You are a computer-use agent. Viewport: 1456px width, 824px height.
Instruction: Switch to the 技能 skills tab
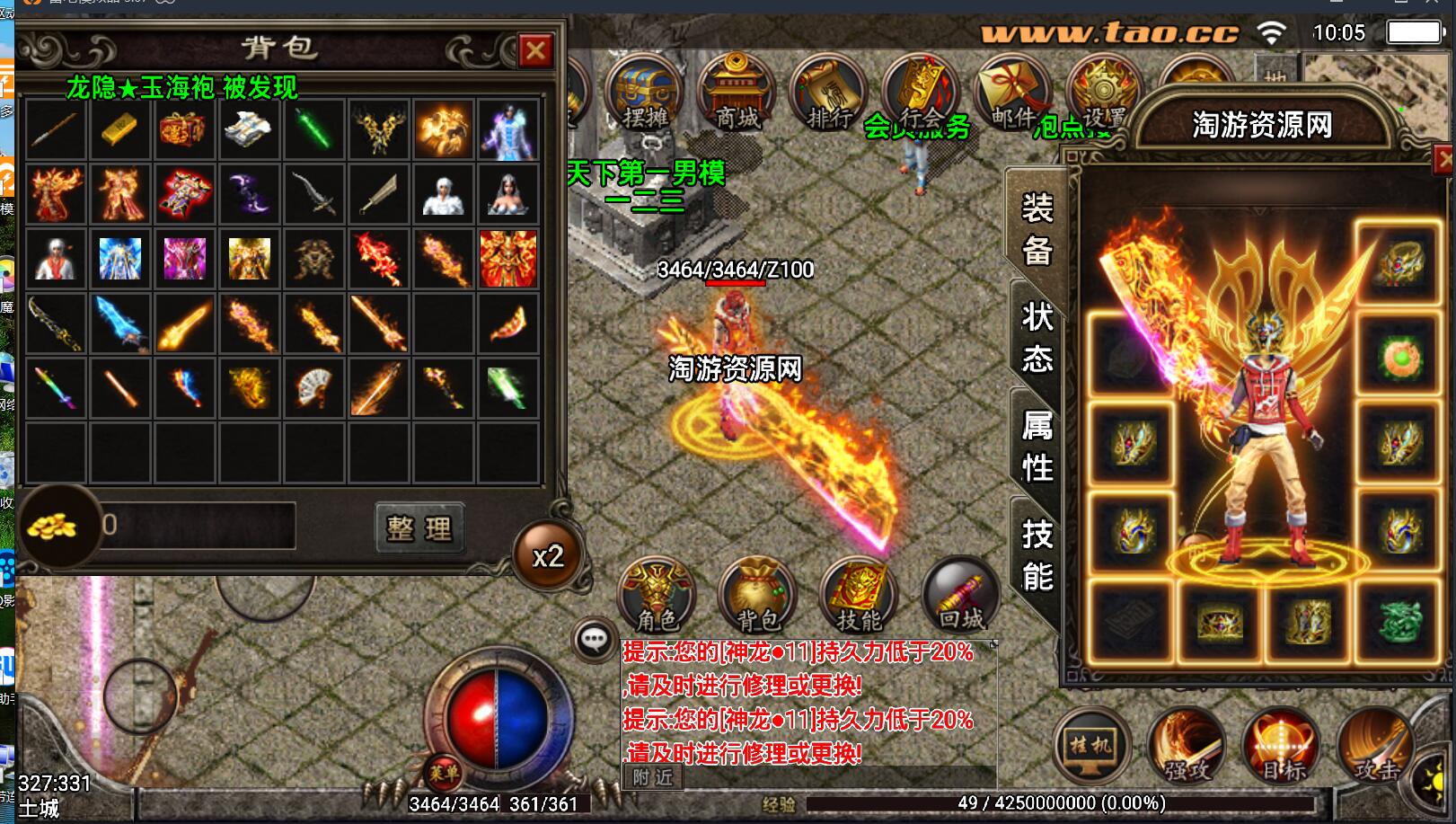[1037, 555]
